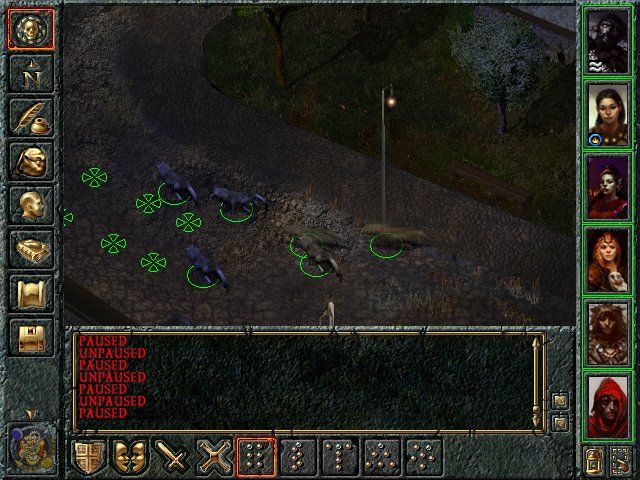Screen dimensions: 640x480
Task: Select the red-highlighted two-column formation
Action: click(x=258, y=458)
